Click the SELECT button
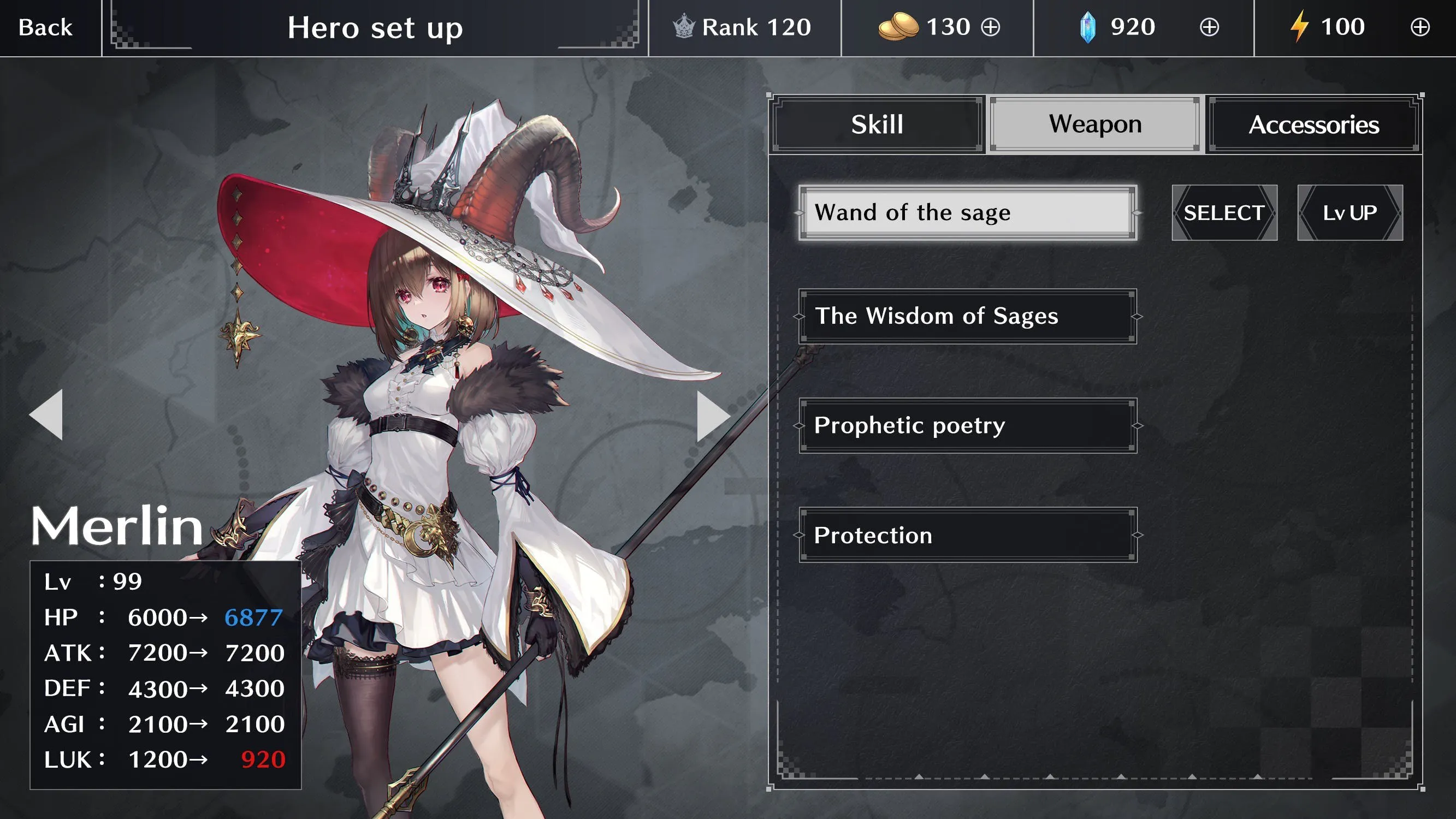The width and height of the screenshot is (1456, 819). (x=1224, y=212)
